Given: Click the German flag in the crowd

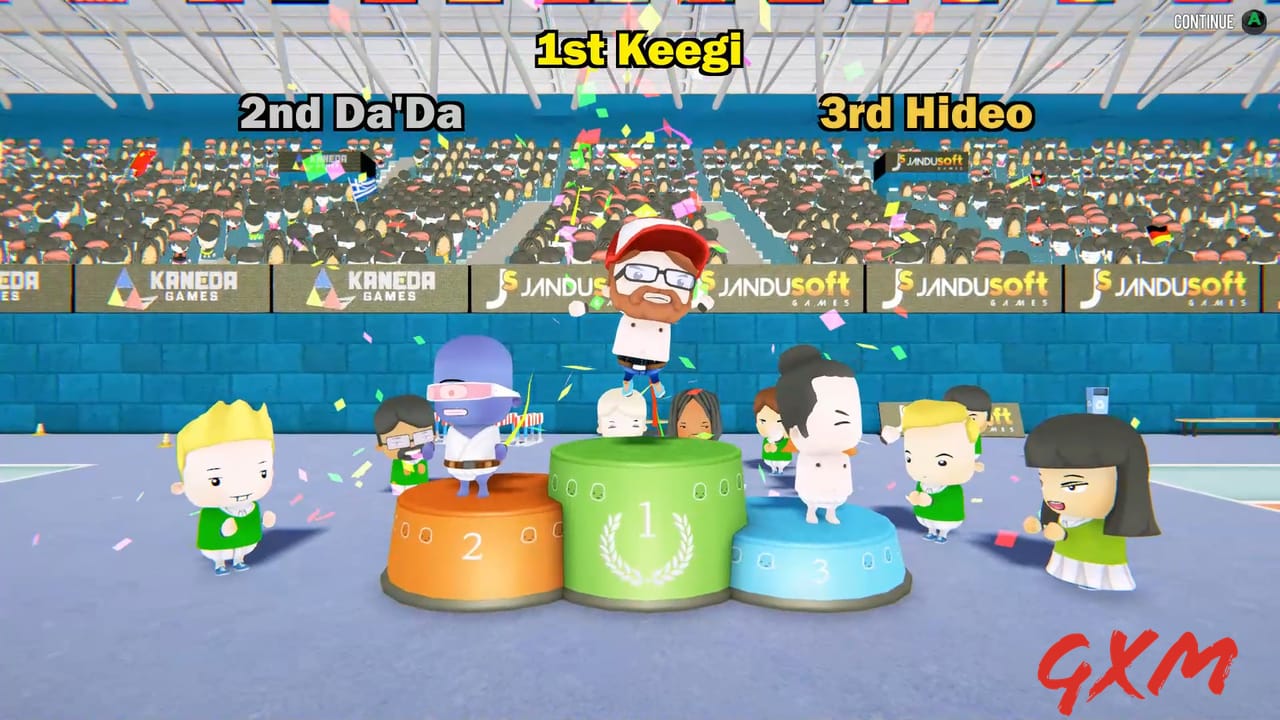Looking at the screenshot, I should [1158, 233].
